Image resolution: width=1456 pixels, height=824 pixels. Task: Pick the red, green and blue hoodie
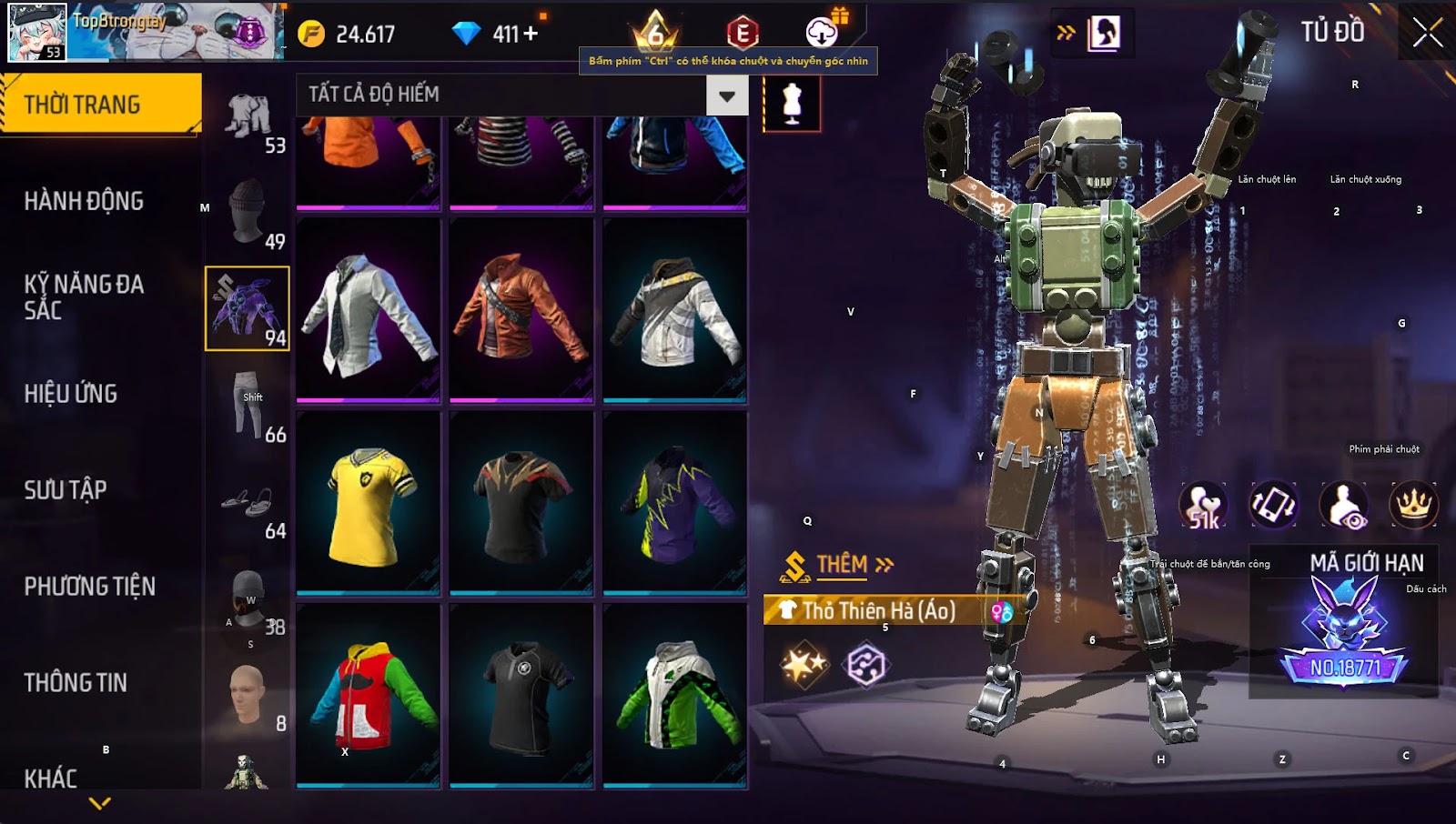(x=369, y=696)
